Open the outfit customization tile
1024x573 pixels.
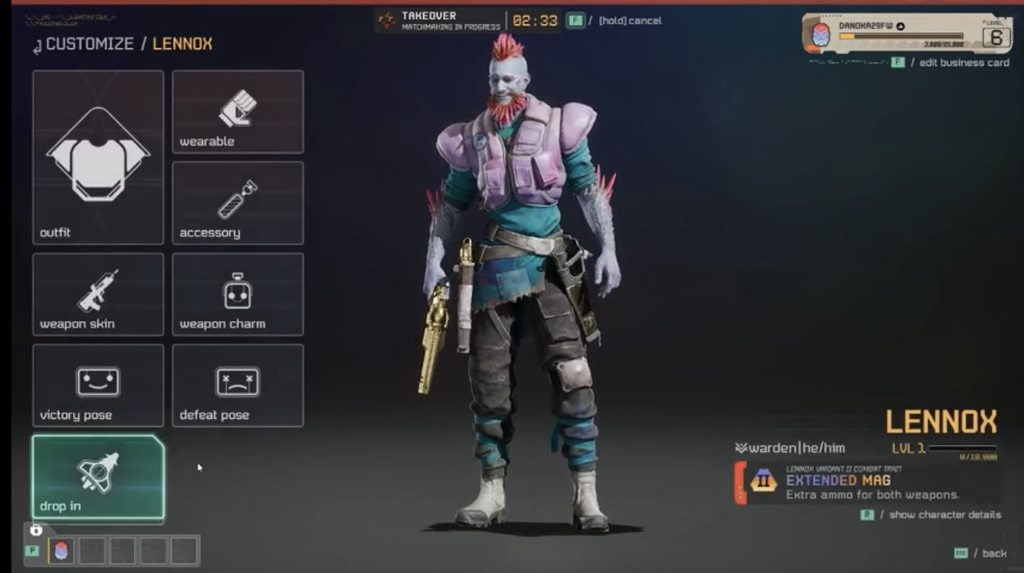coord(98,157)
